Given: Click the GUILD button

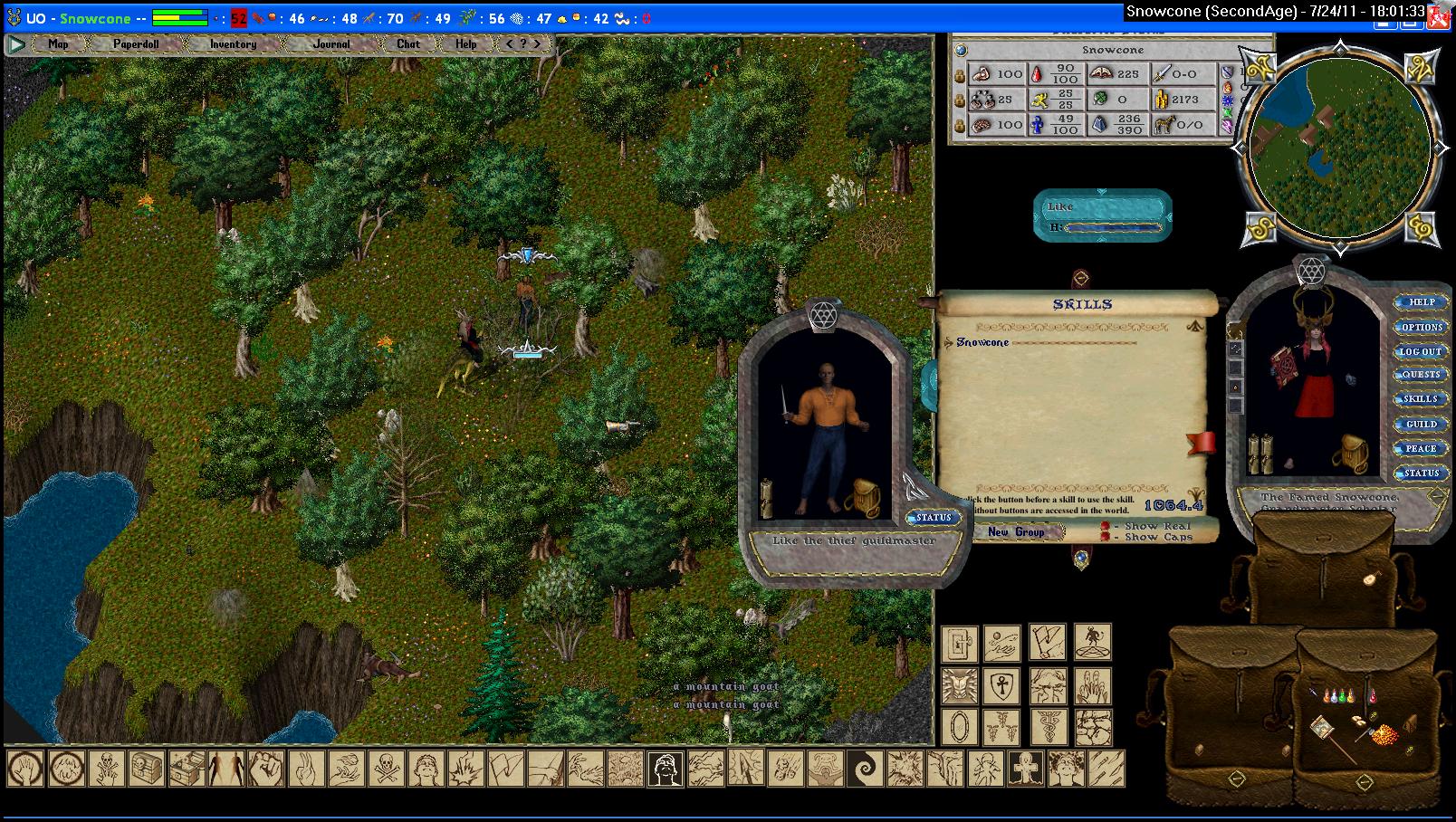Looking at the screenshot, I should click(x=1421, y=424).
